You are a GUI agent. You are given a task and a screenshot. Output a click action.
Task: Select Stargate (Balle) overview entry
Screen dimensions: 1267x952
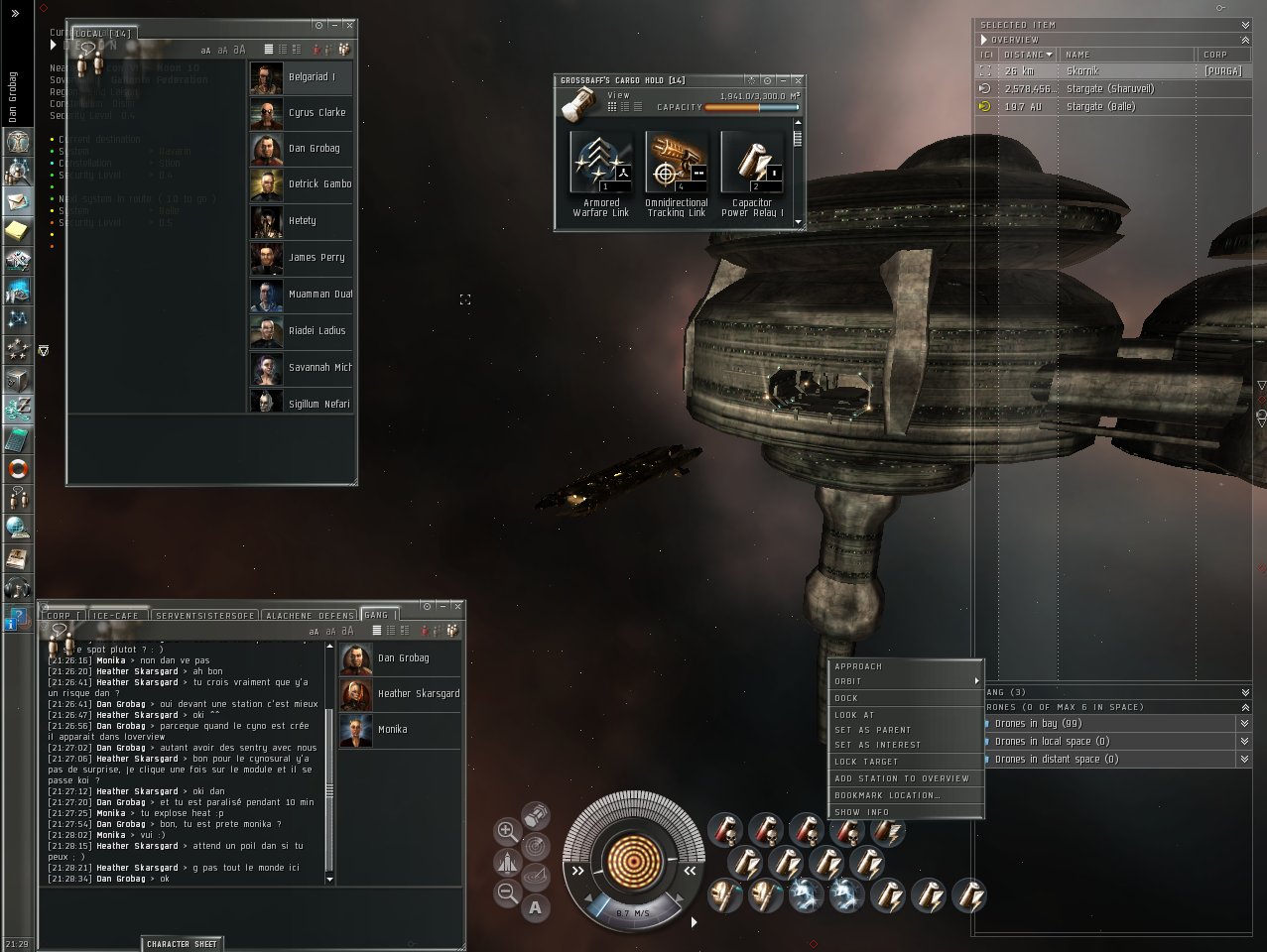pyautogui.click(x=1100, y=107)
